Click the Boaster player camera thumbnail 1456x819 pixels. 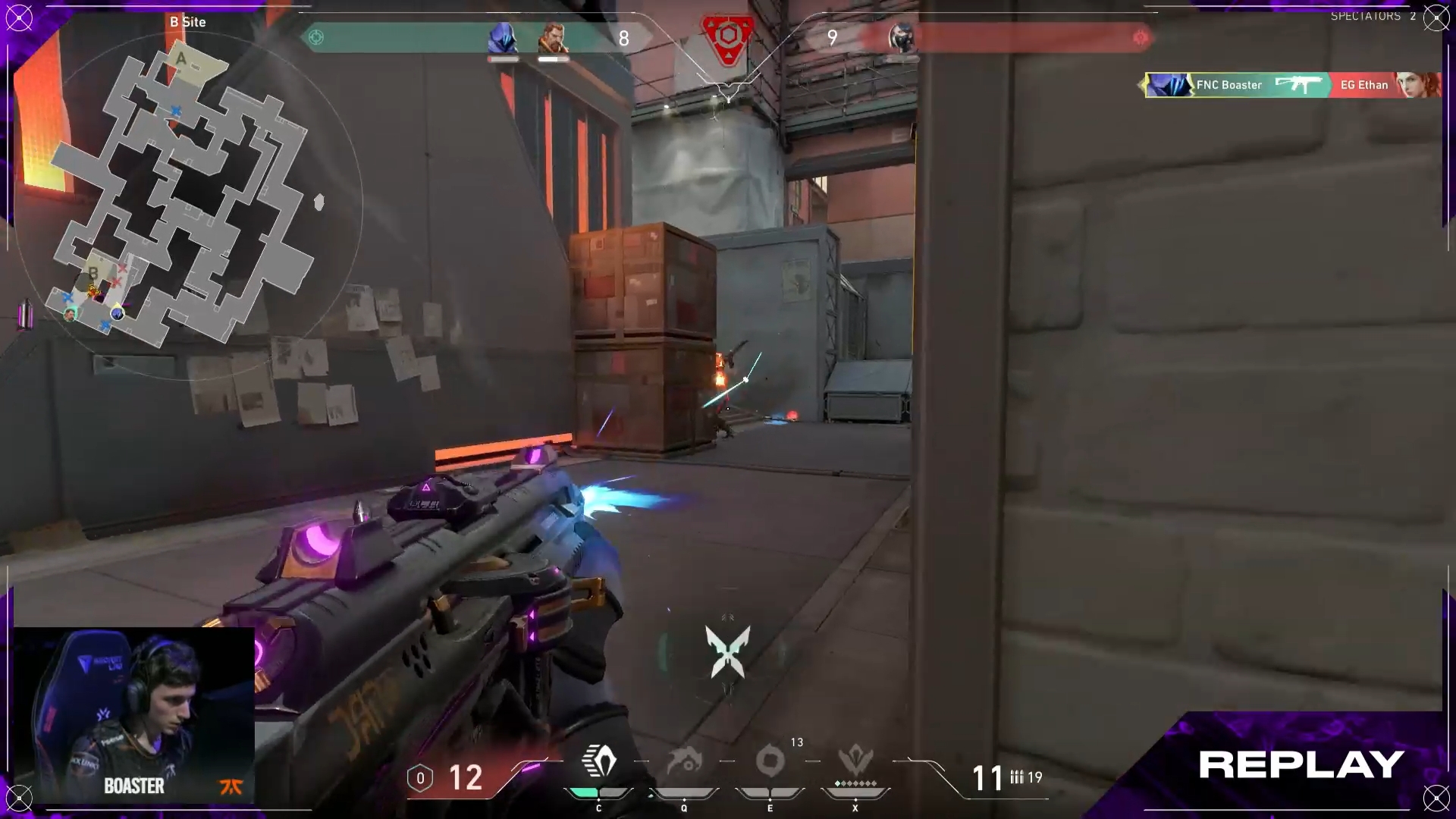click(x=134, y=714)
